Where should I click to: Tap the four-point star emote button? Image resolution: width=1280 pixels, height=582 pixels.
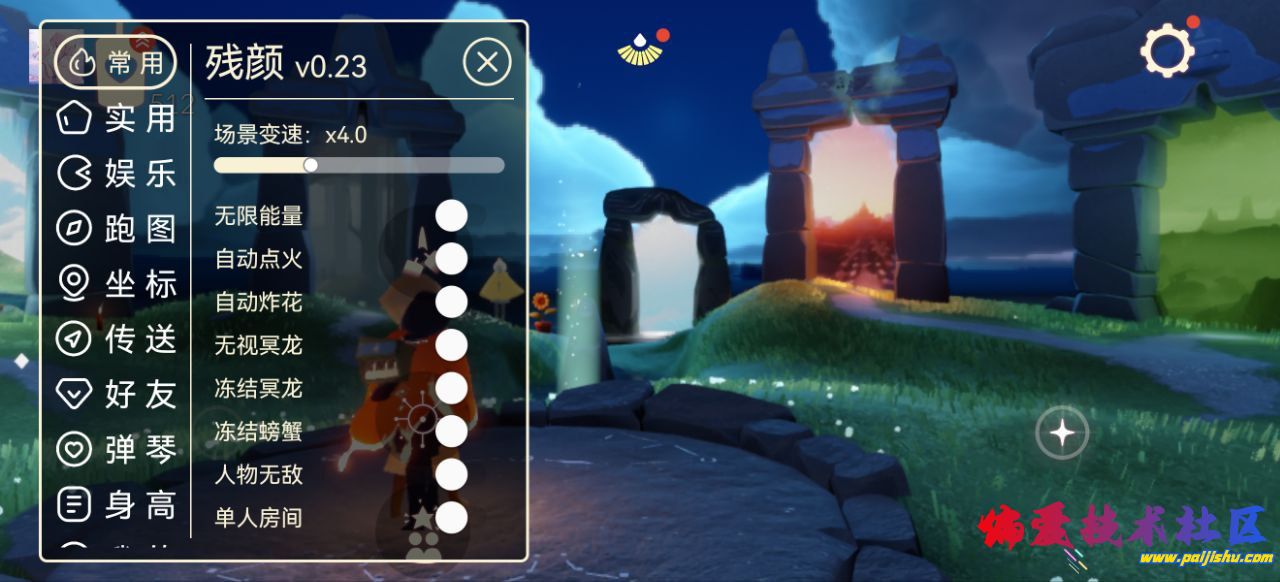click(1061, 433)
